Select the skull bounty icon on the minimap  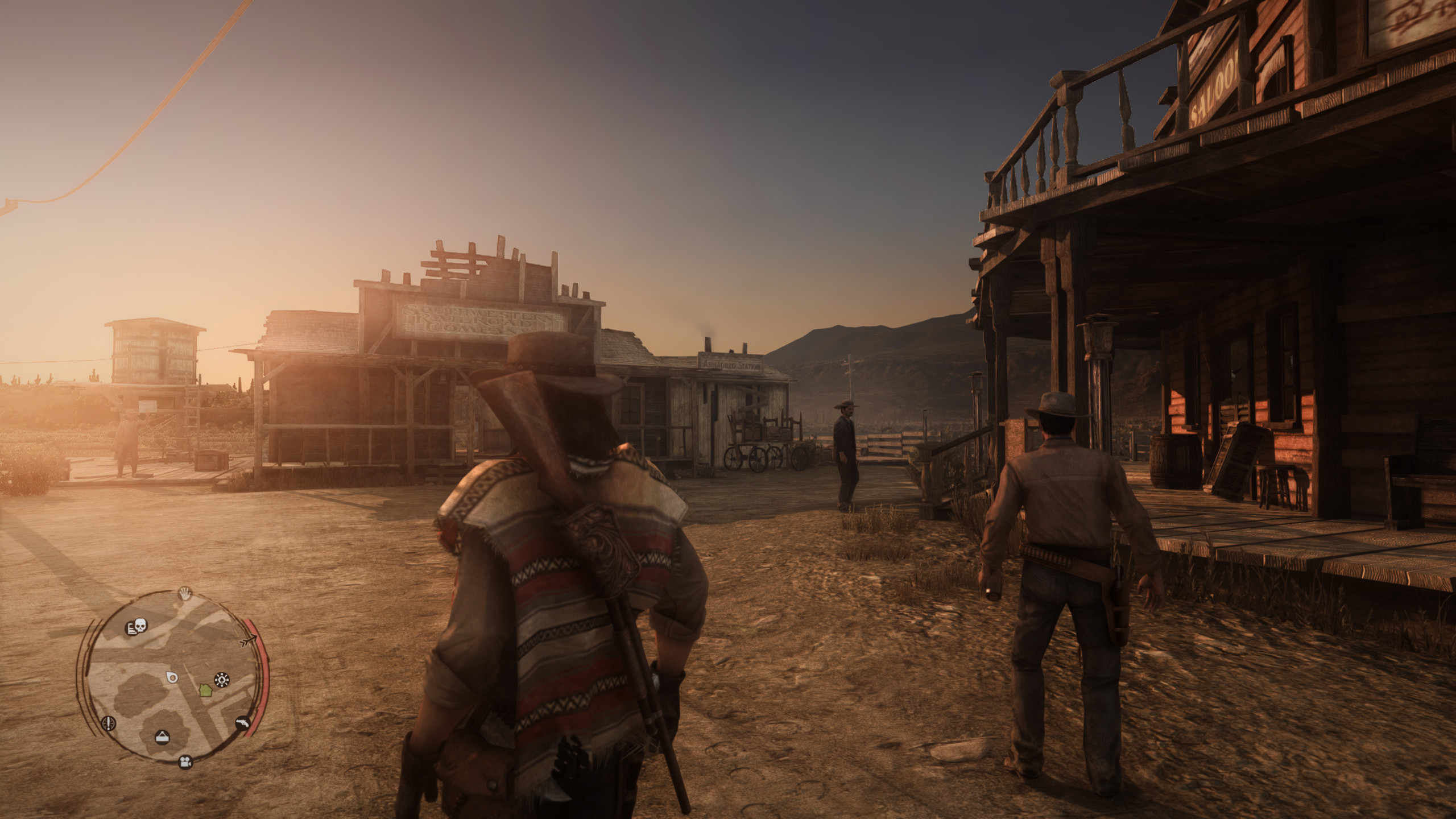point(137,627)
